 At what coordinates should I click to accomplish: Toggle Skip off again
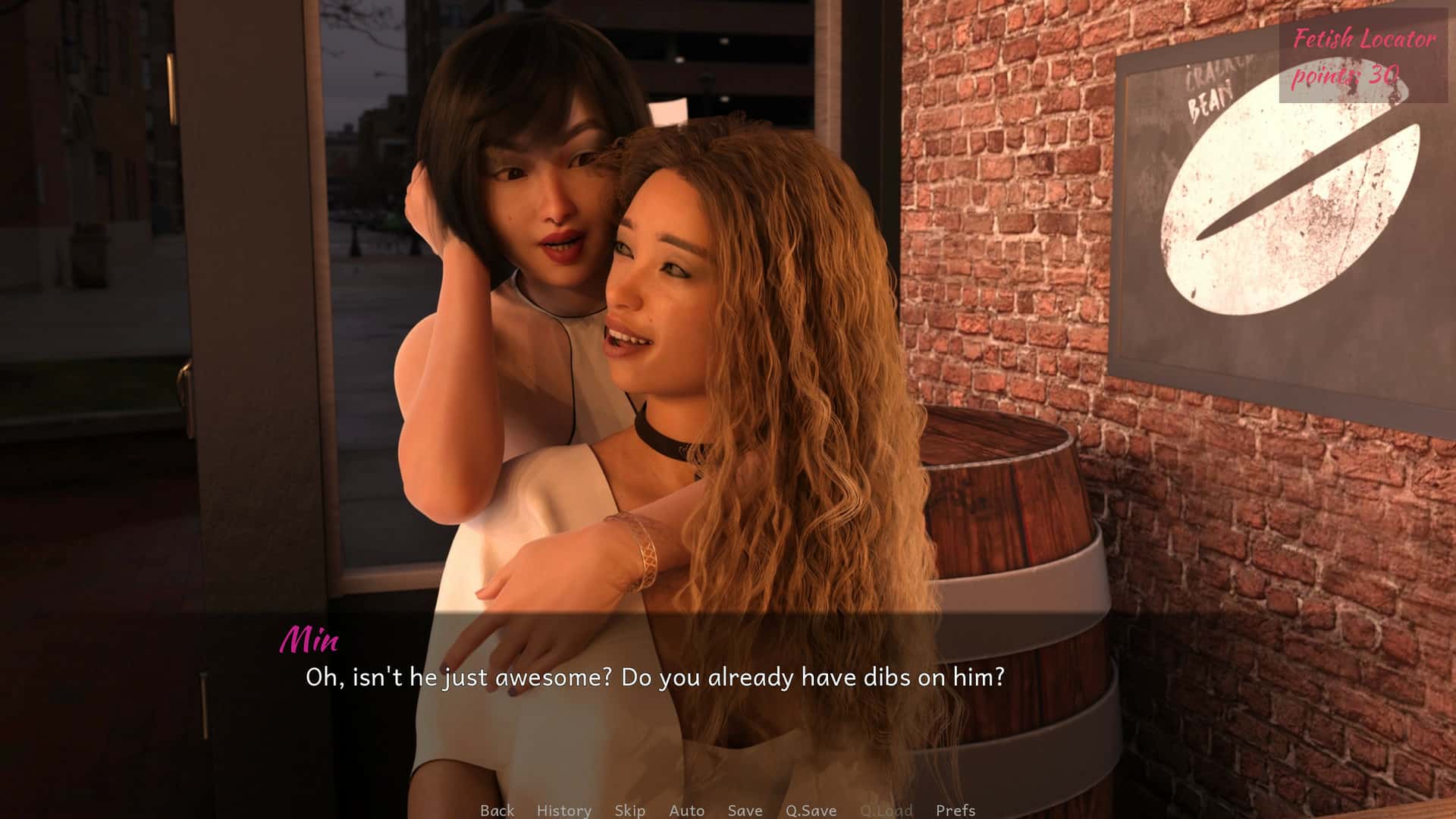[x=629, y=811]
